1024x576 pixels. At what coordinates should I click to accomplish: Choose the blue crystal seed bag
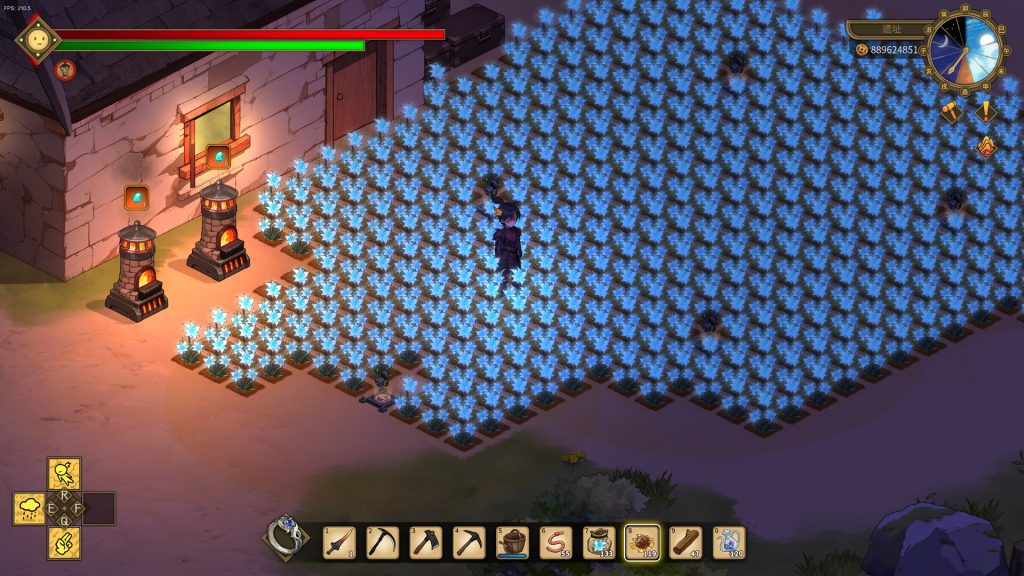click(600, 543)
